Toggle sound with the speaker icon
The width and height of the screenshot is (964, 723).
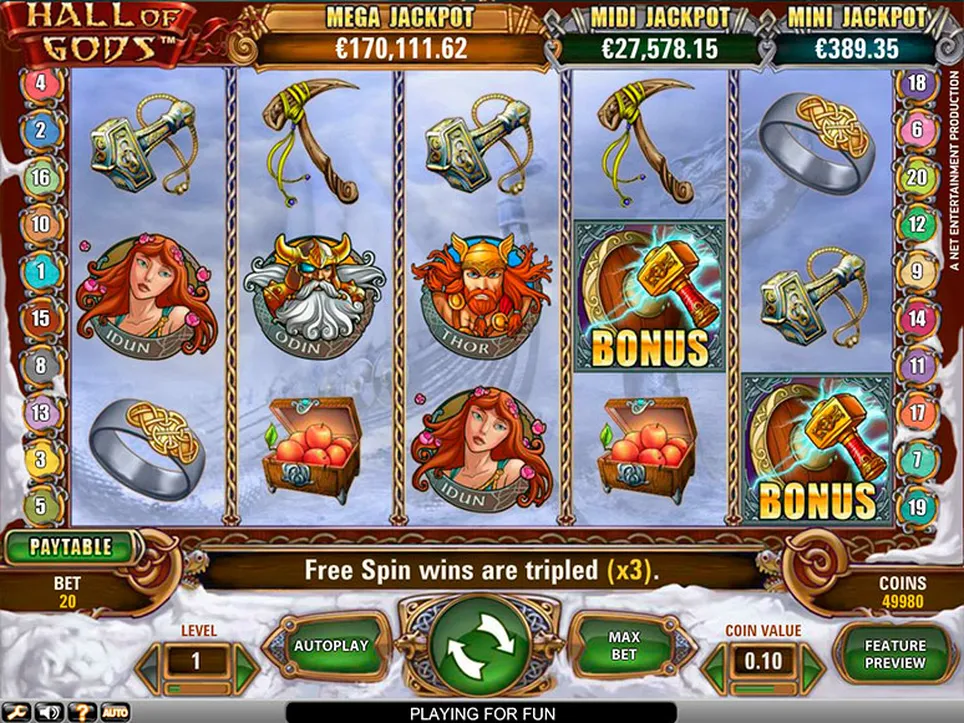pos(47,712)
